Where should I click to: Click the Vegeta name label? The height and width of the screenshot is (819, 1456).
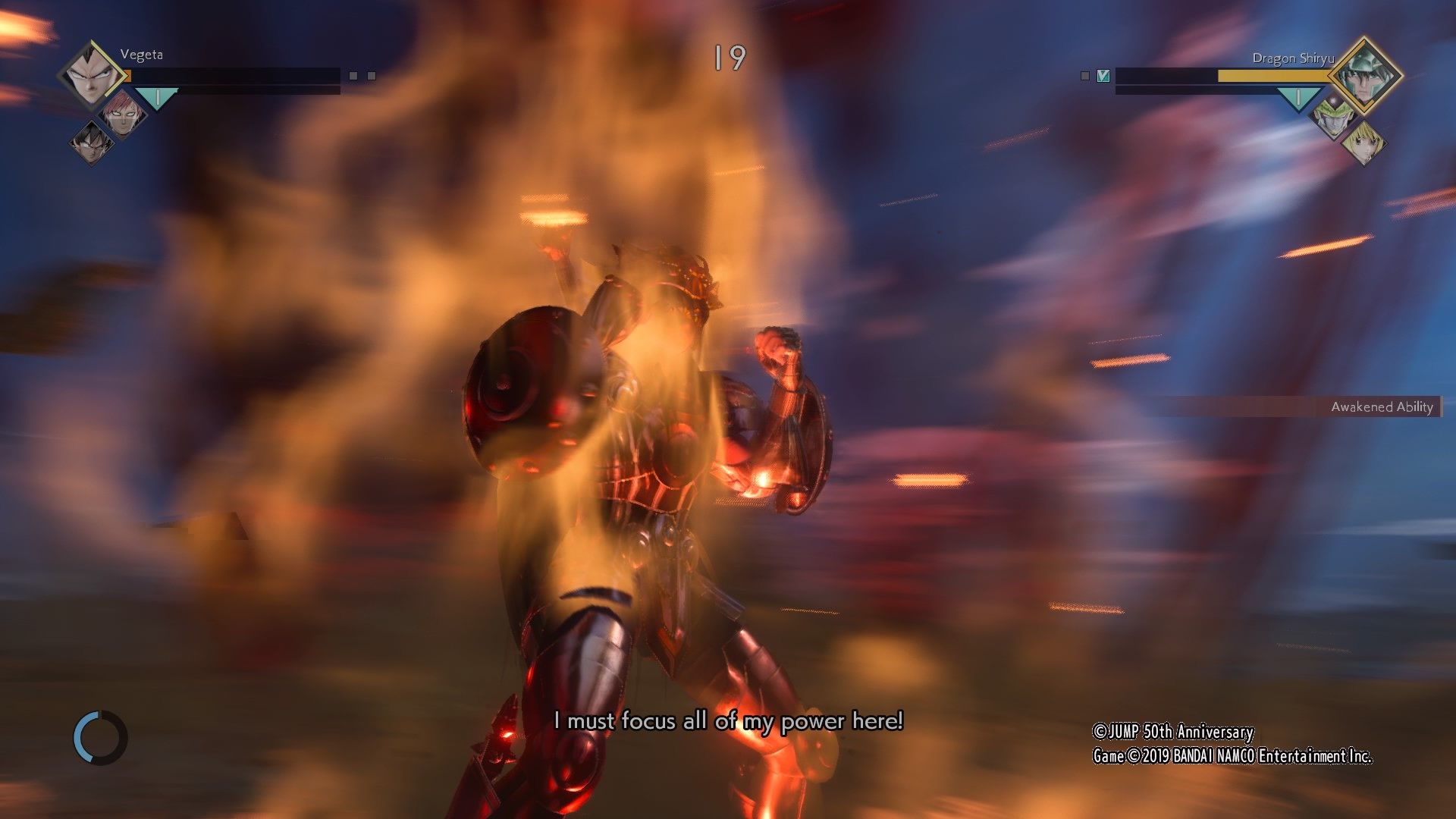coord(142,55)
